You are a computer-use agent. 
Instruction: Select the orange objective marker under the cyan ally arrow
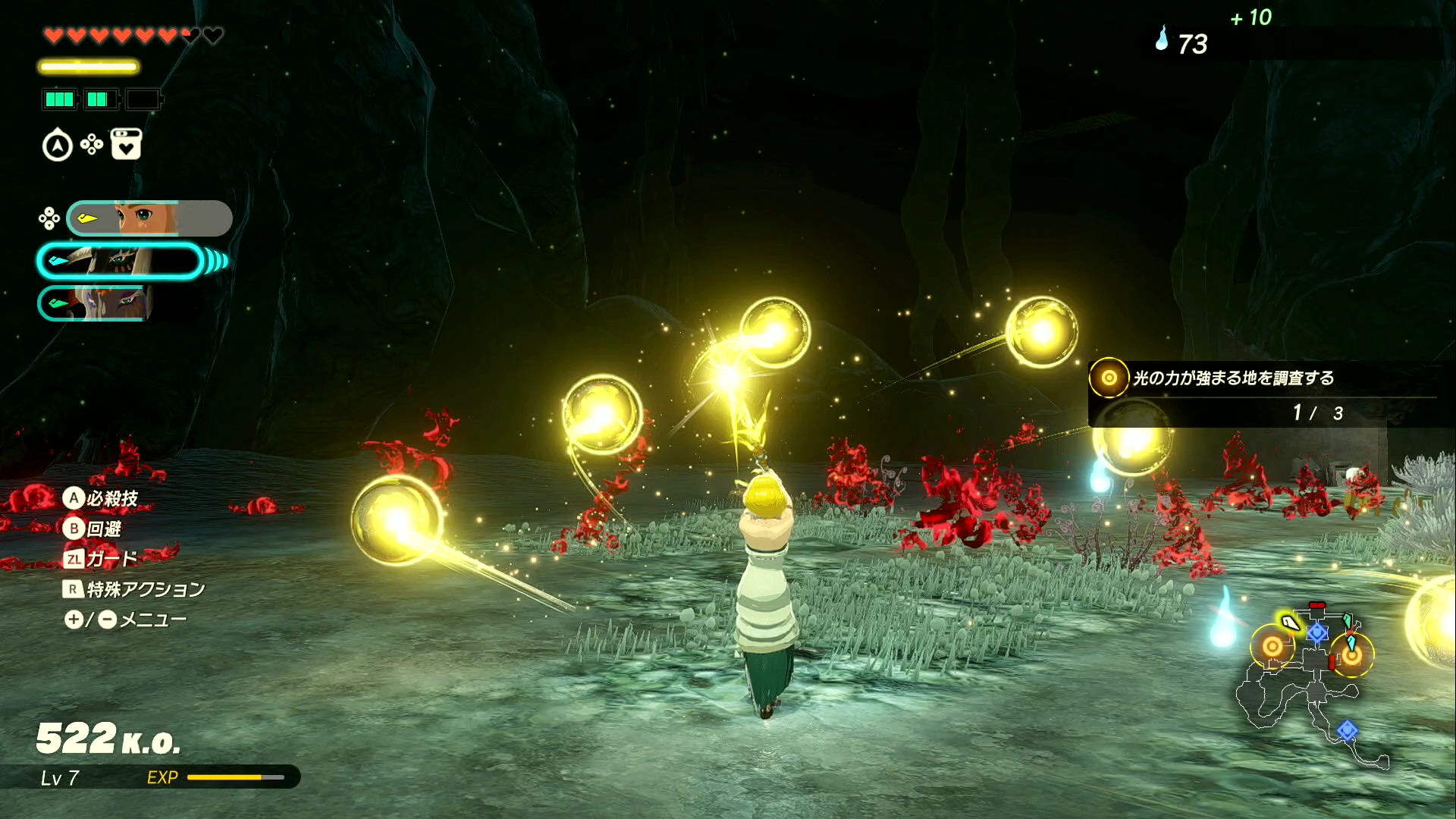click(x=1351, y=655)
